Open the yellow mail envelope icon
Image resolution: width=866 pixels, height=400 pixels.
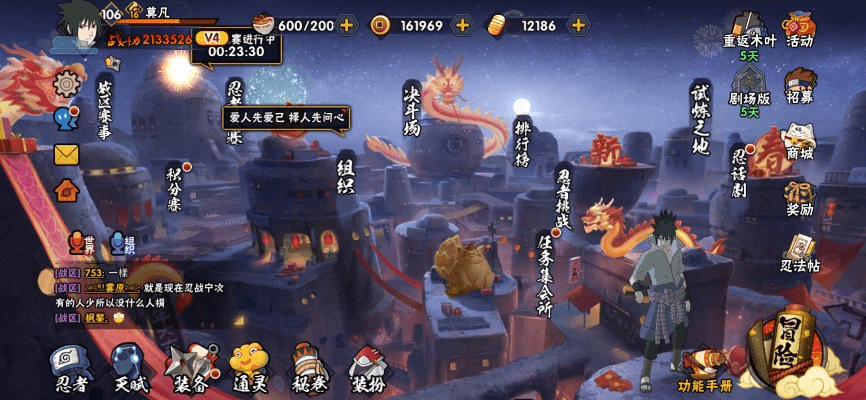click(66, 154)
